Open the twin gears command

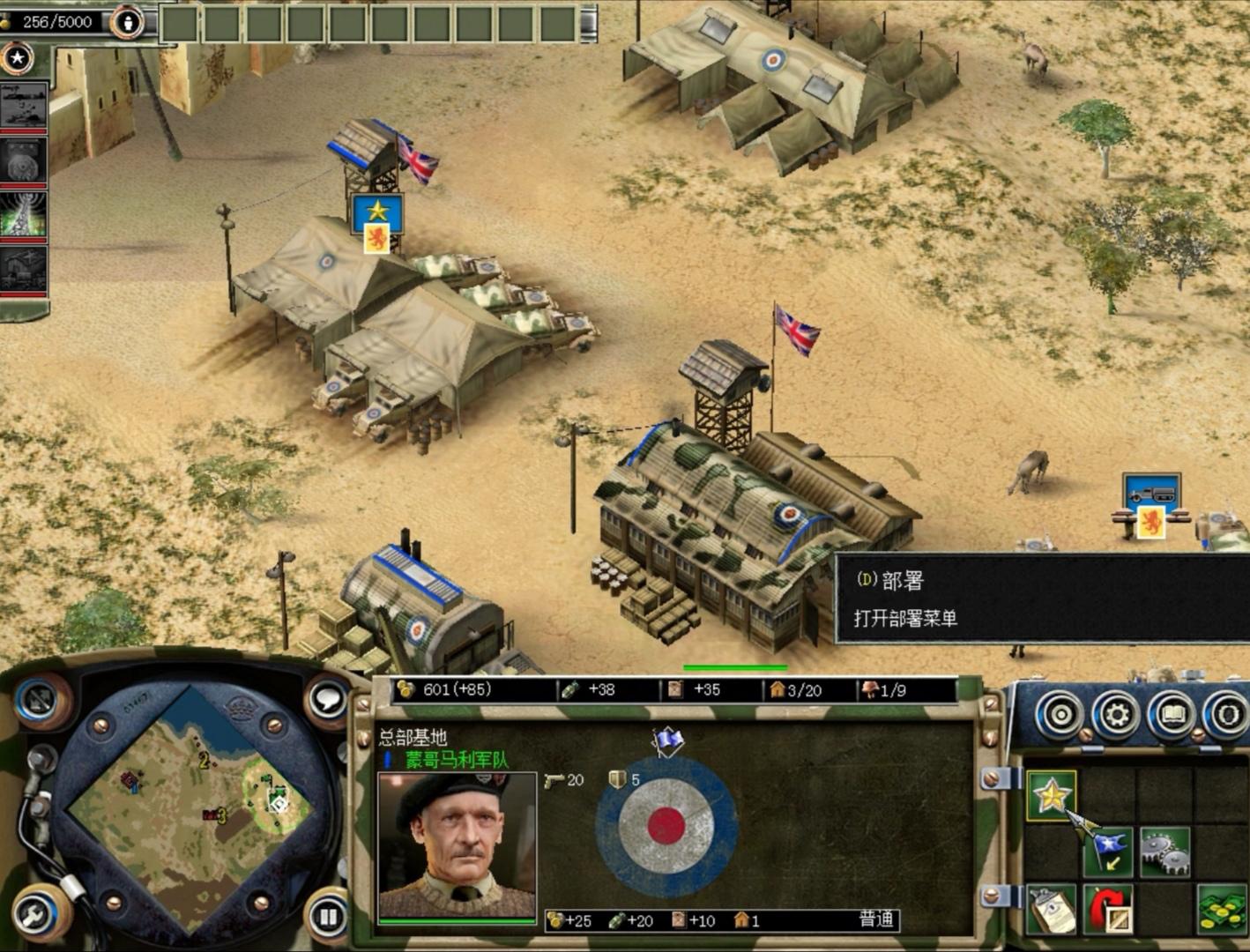(1164, 851)
